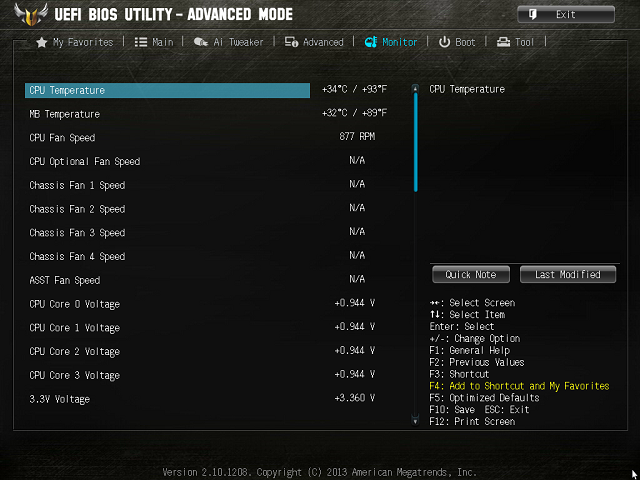Image resolution: width=640 pixels, height=480 pixels.
Task: Click the Exit button
Action: coord(565,14)
